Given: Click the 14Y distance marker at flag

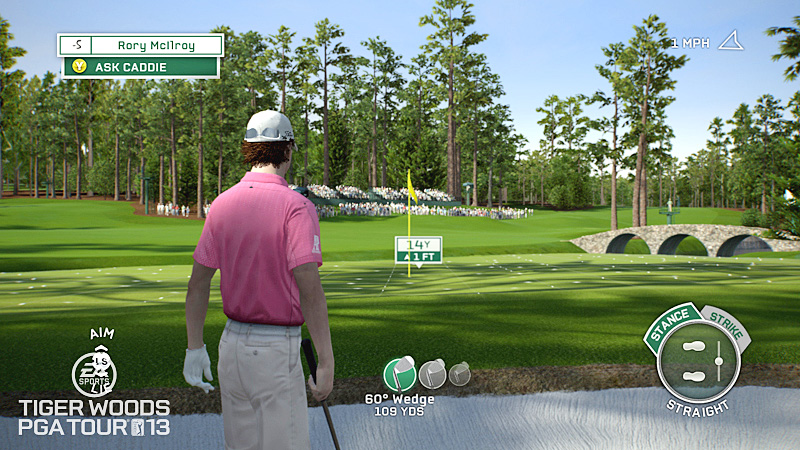Looking at the screenshot, I should coord(418,244).
